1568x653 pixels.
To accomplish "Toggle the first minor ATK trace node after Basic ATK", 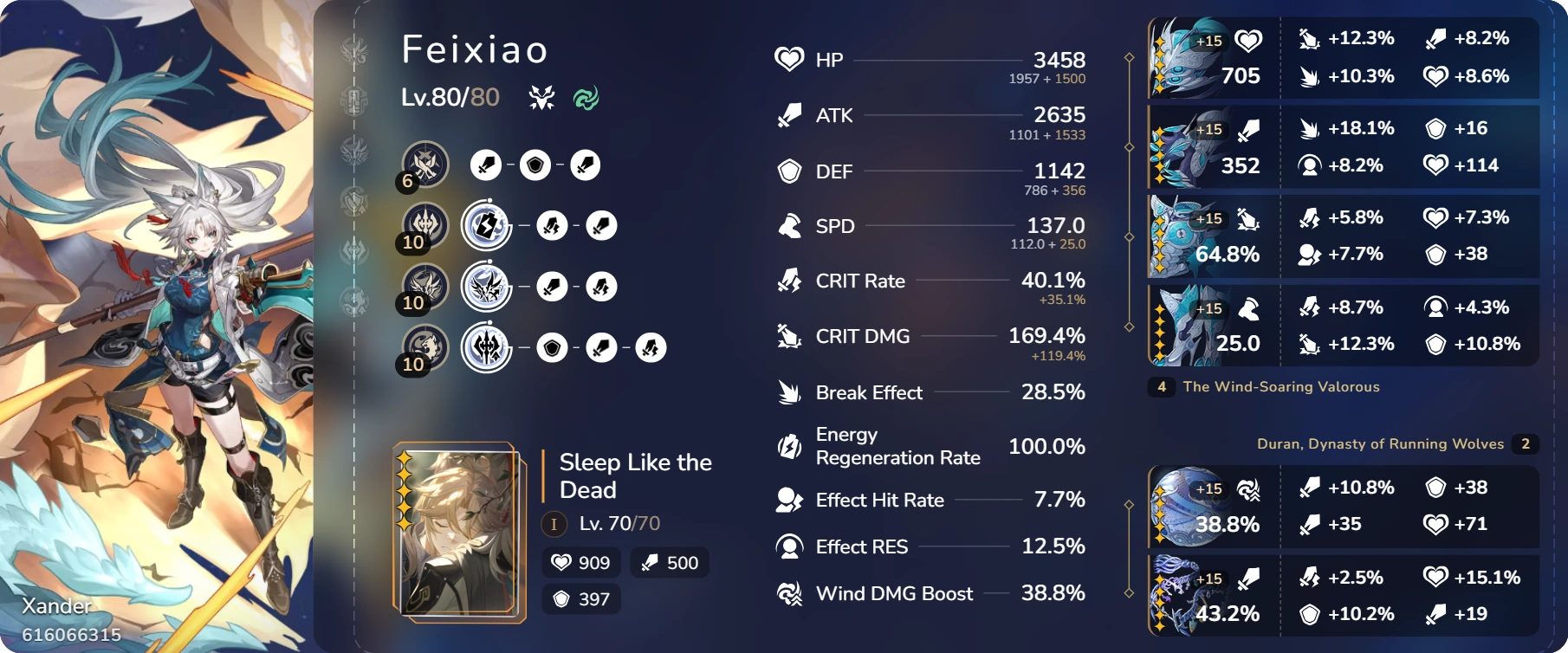I will (x=486, y=165).
